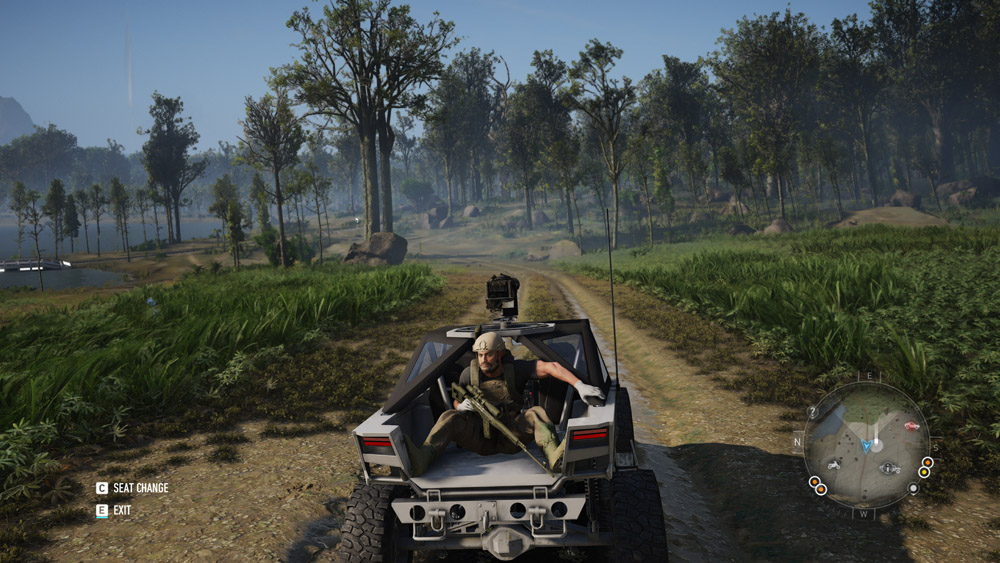Select the question mark marker on minimap

pyautogui.click(x=813, y=411)
